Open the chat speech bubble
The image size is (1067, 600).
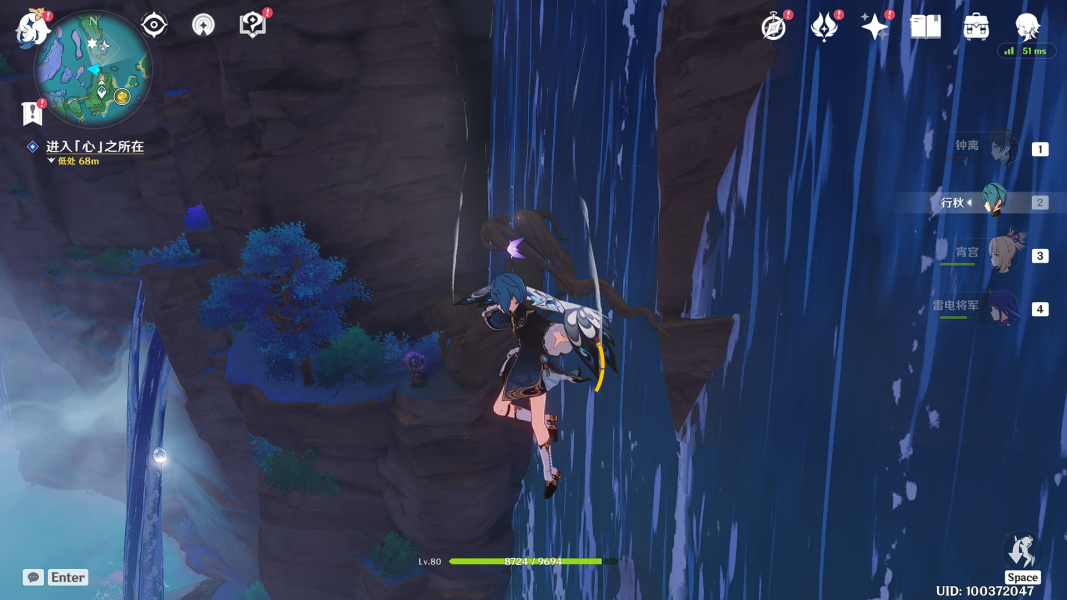34,577
